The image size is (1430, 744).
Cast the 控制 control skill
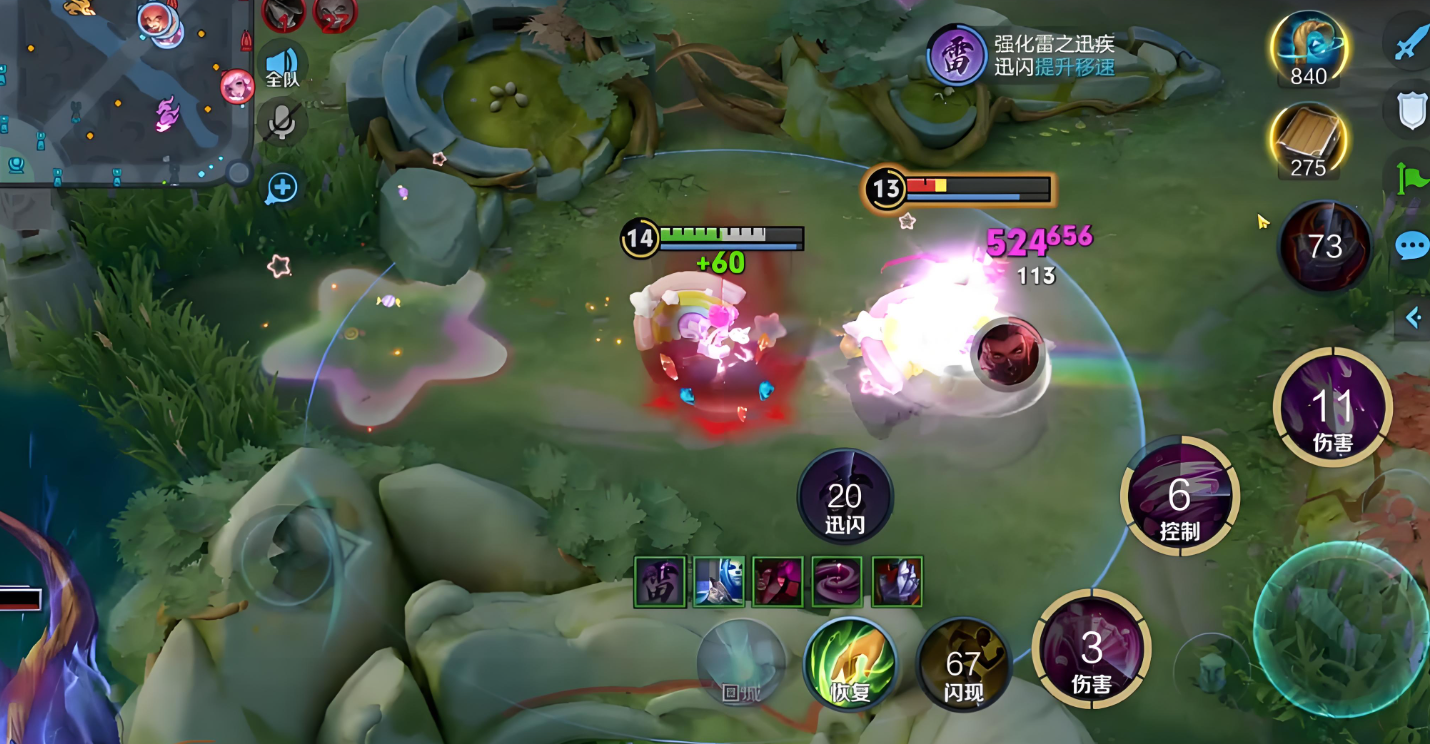(x=1180, y=497)
